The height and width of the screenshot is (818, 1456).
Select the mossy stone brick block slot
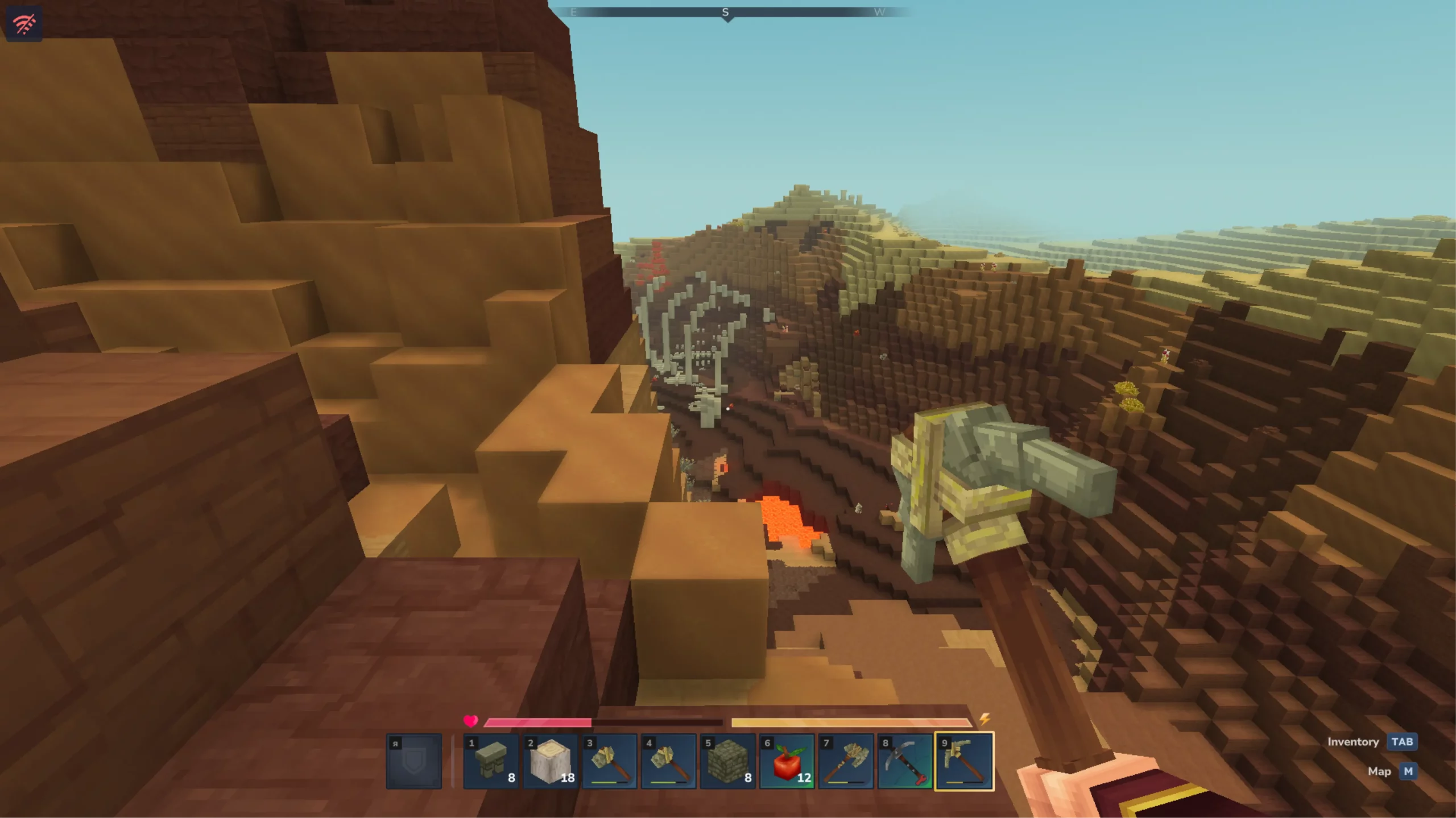727,761
